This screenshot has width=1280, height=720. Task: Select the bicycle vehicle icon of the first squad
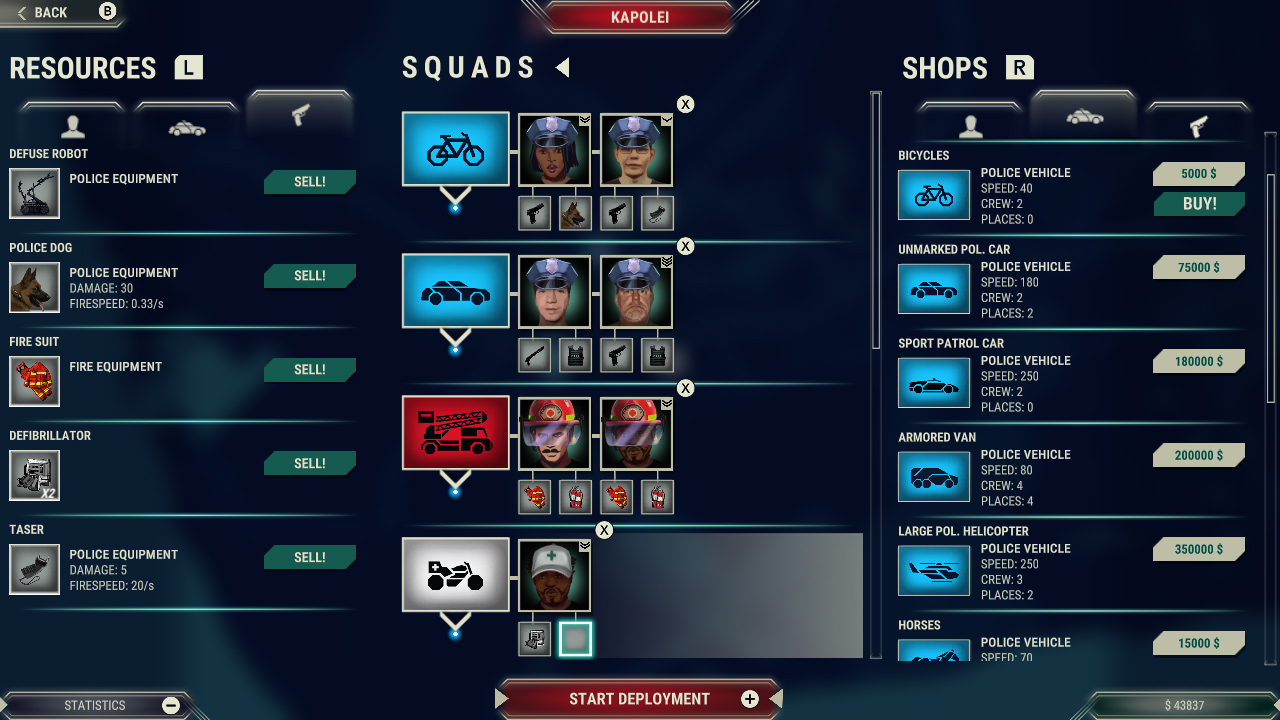coord(455,148)
